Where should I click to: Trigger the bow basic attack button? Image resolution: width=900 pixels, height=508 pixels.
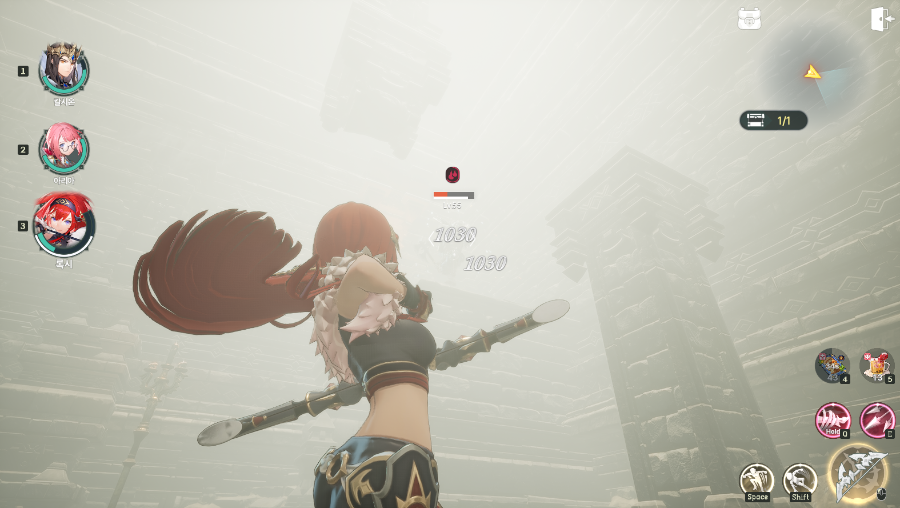pyautogui.click(x=857, y=474)
